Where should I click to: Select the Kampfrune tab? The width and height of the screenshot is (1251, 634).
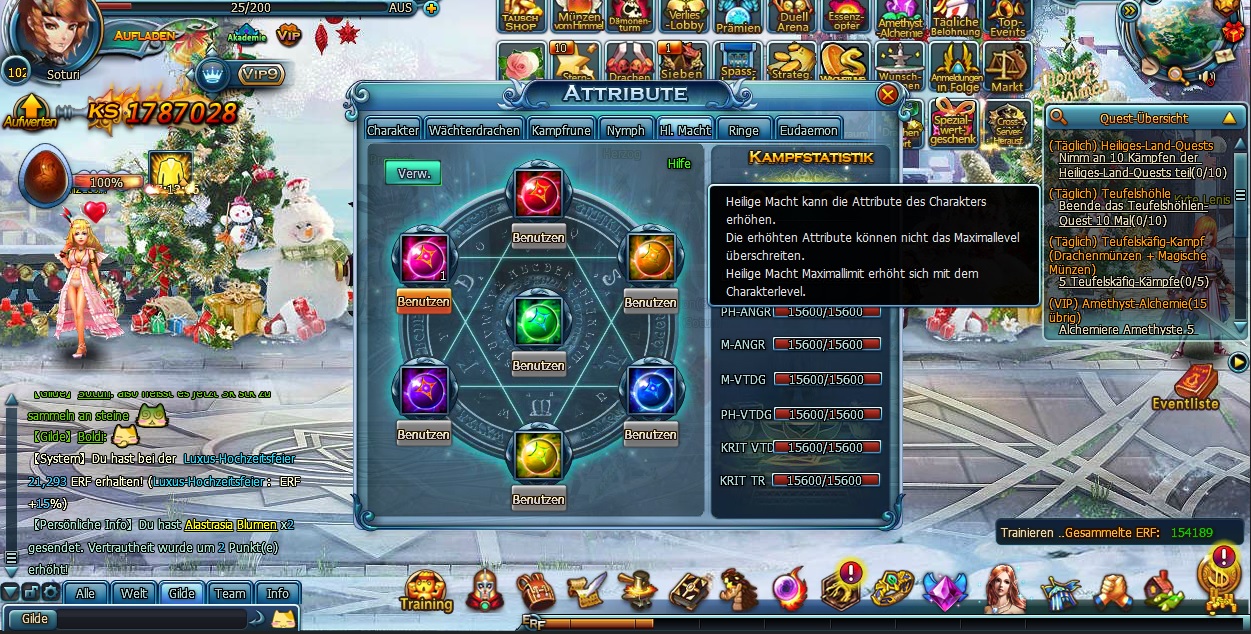click(x=559, y=130)
